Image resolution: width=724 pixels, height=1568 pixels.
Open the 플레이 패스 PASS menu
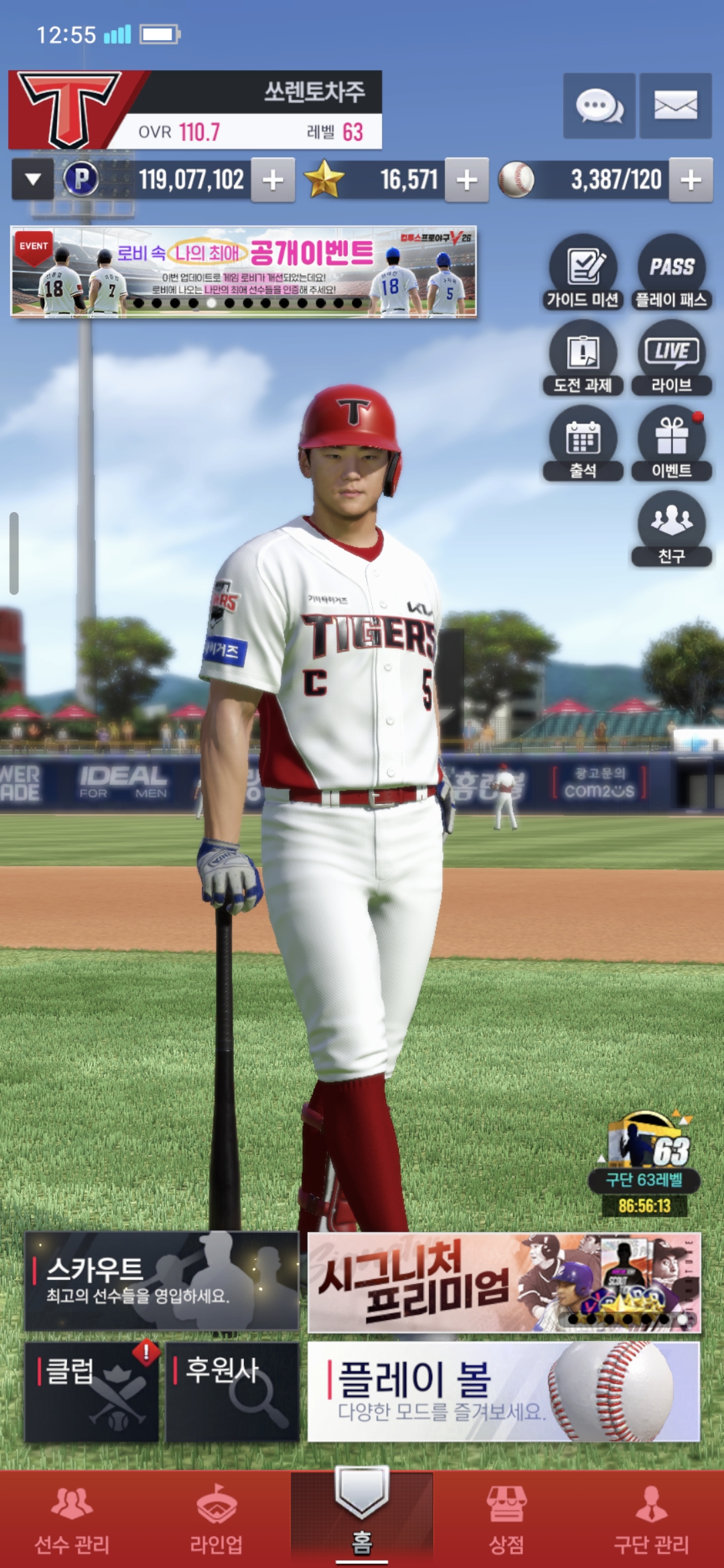click(x=671, y=273)
